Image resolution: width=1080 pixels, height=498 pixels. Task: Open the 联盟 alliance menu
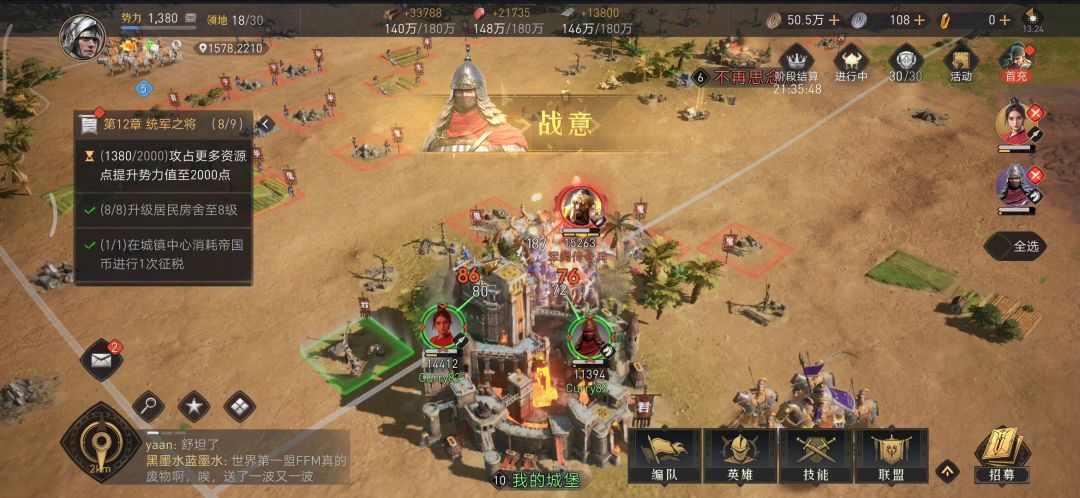(x=889, y=456)
